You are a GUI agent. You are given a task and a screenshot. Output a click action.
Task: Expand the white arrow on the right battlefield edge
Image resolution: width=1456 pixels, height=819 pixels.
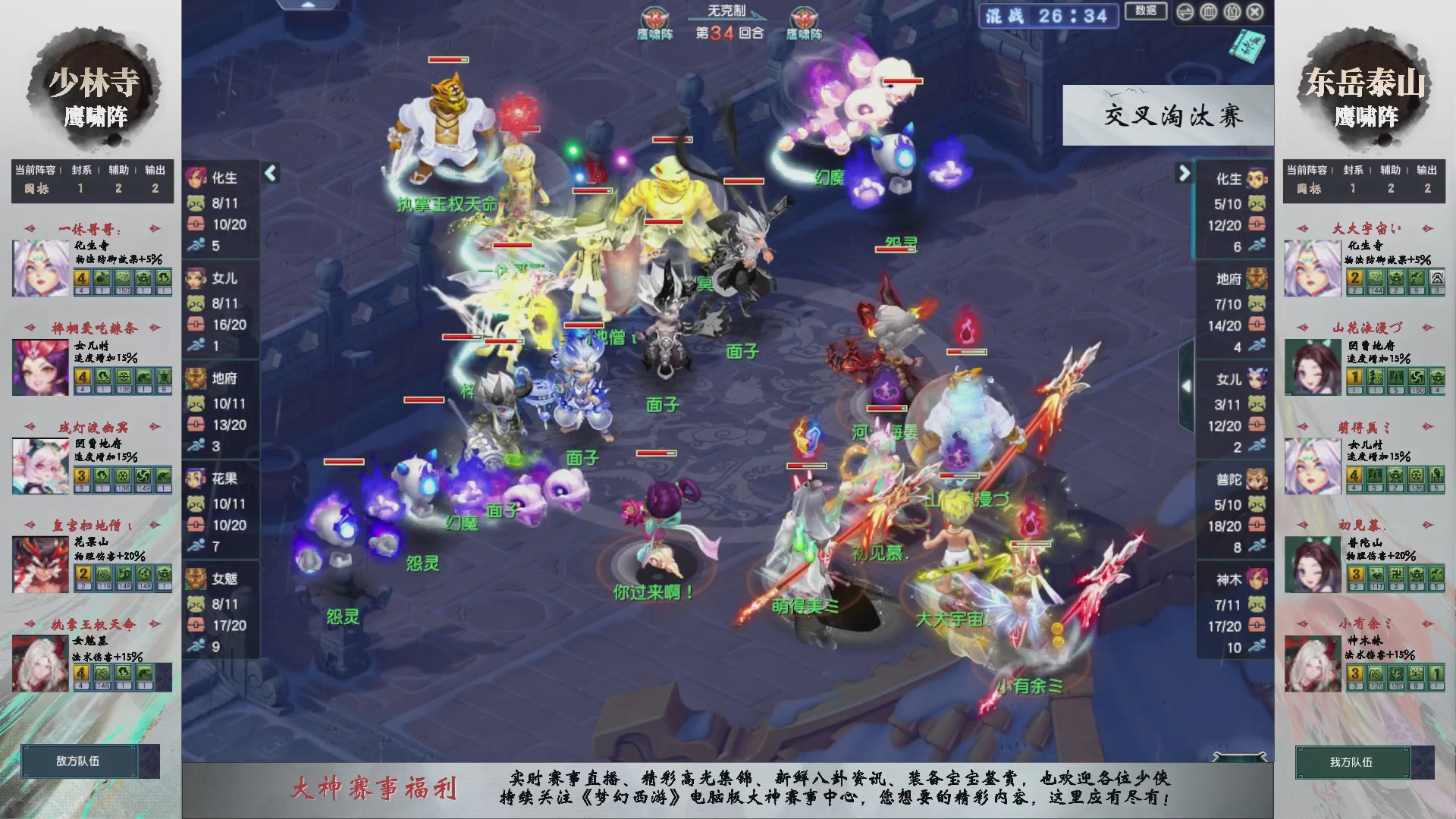pyautogui.click(x=1187, y=386)
